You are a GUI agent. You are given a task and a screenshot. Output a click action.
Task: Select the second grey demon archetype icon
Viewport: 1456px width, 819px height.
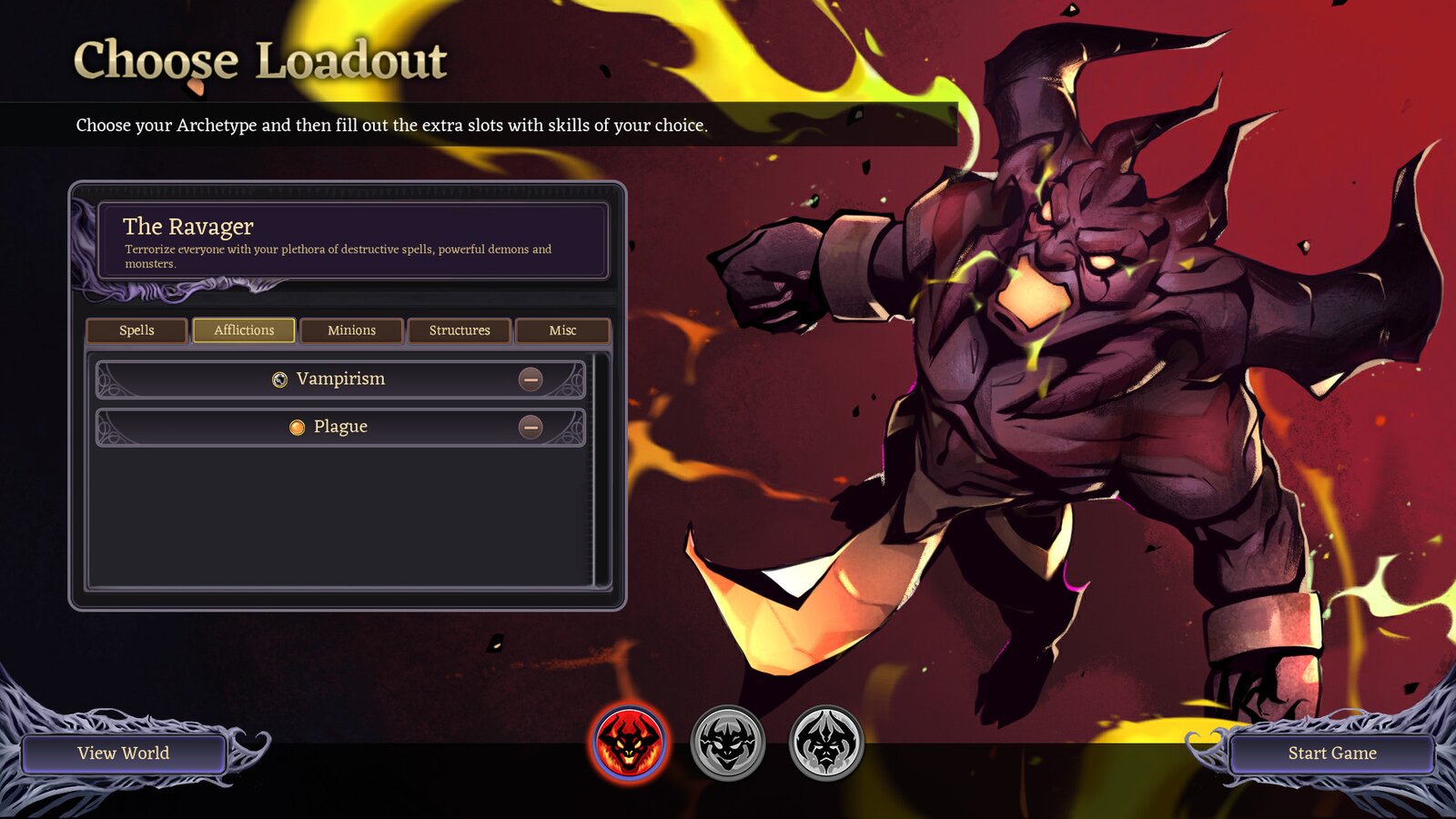click(x=726, y=743)
